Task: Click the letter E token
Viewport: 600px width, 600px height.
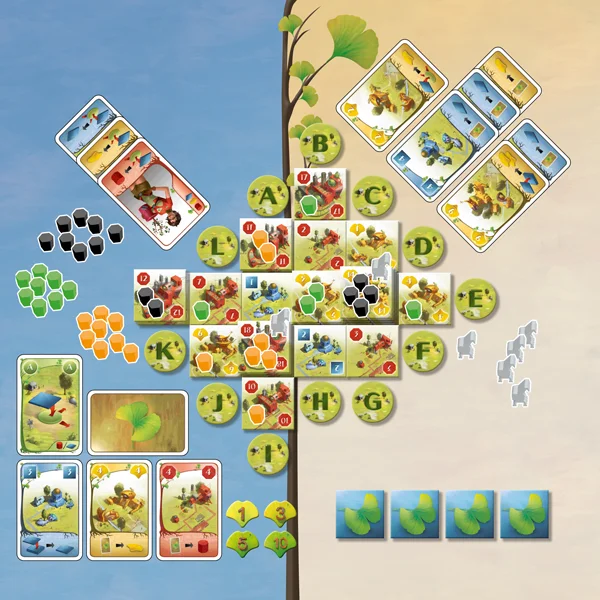Action: [475, 297]
